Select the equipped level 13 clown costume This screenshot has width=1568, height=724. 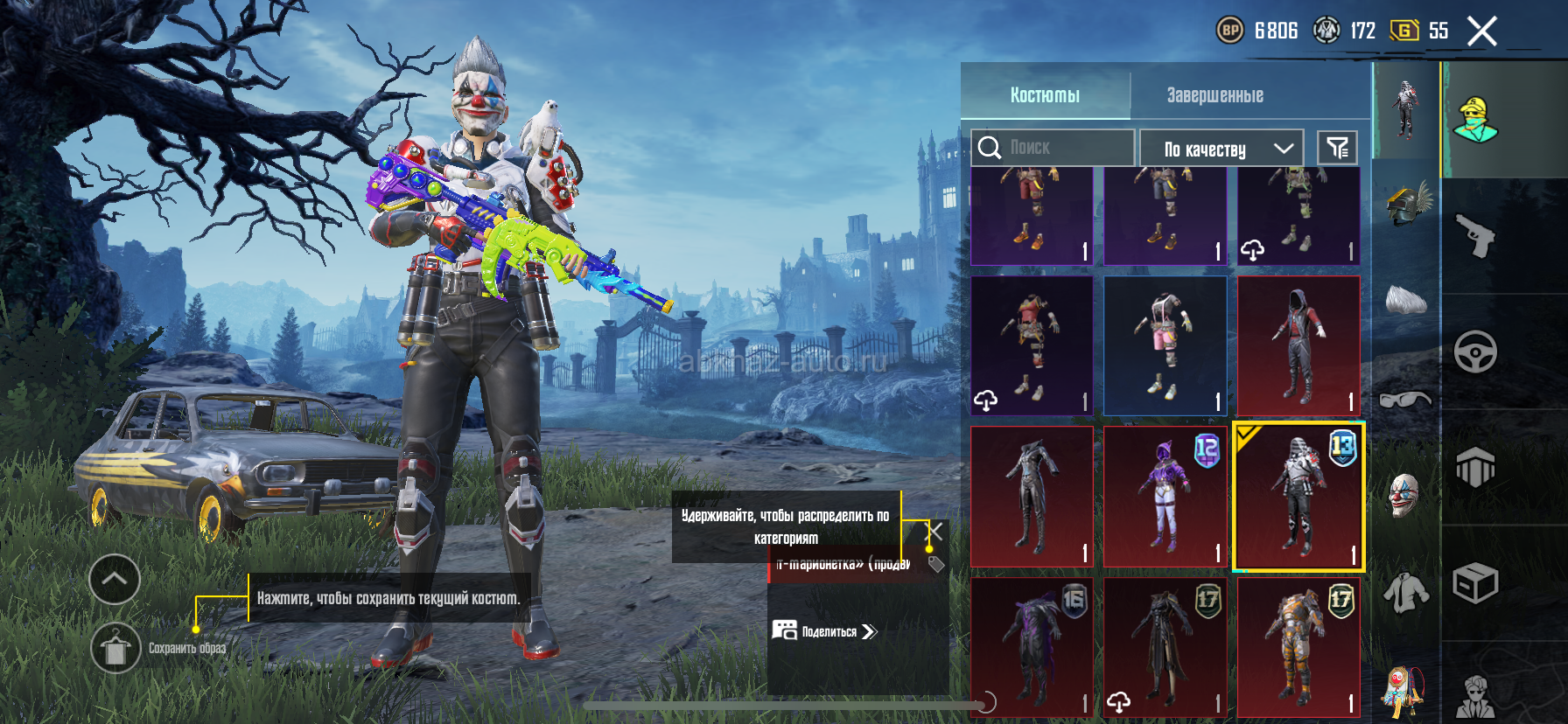click(1298, 497)
